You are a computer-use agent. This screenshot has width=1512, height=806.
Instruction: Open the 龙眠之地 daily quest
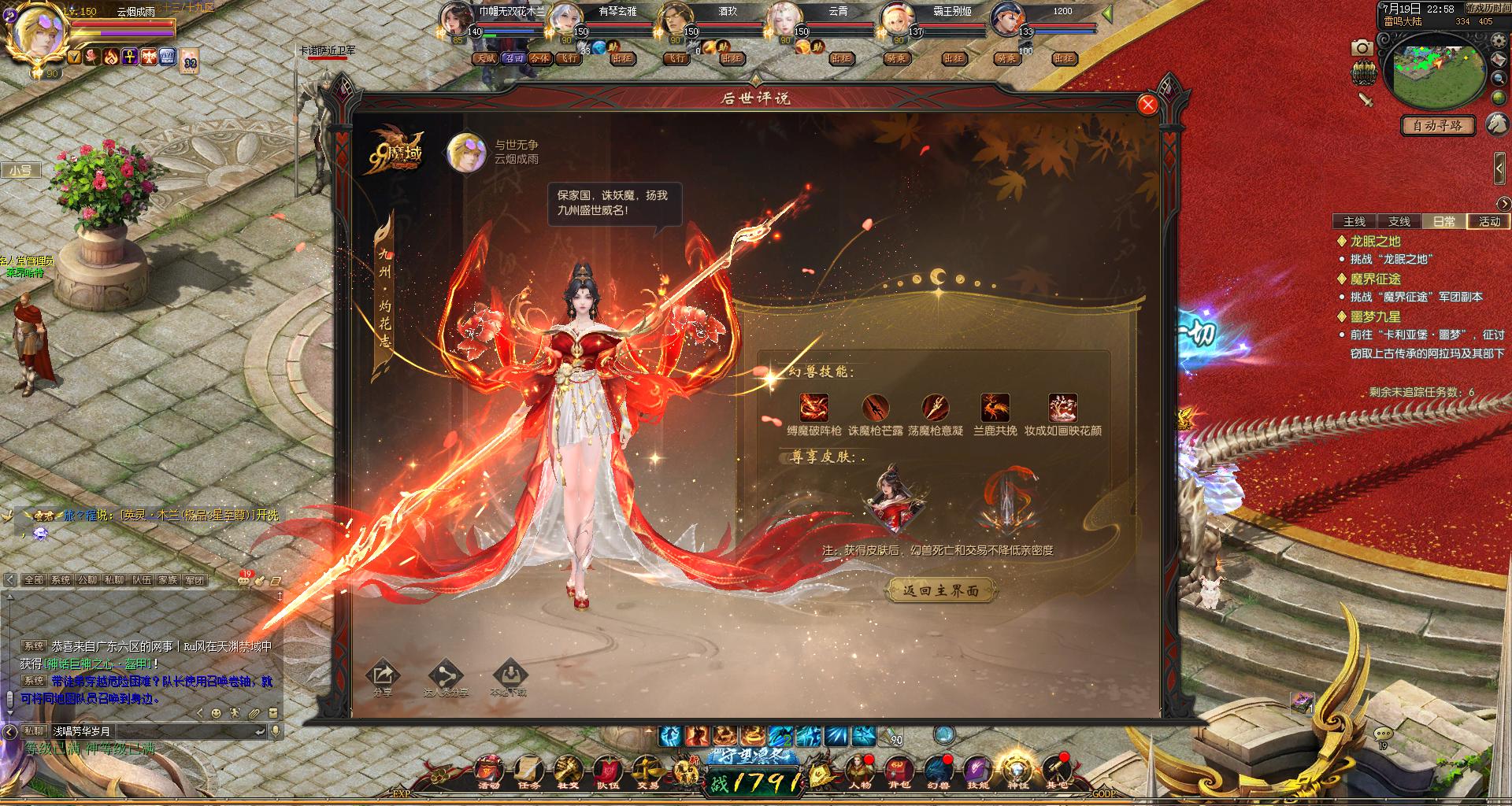point(1375,242)
